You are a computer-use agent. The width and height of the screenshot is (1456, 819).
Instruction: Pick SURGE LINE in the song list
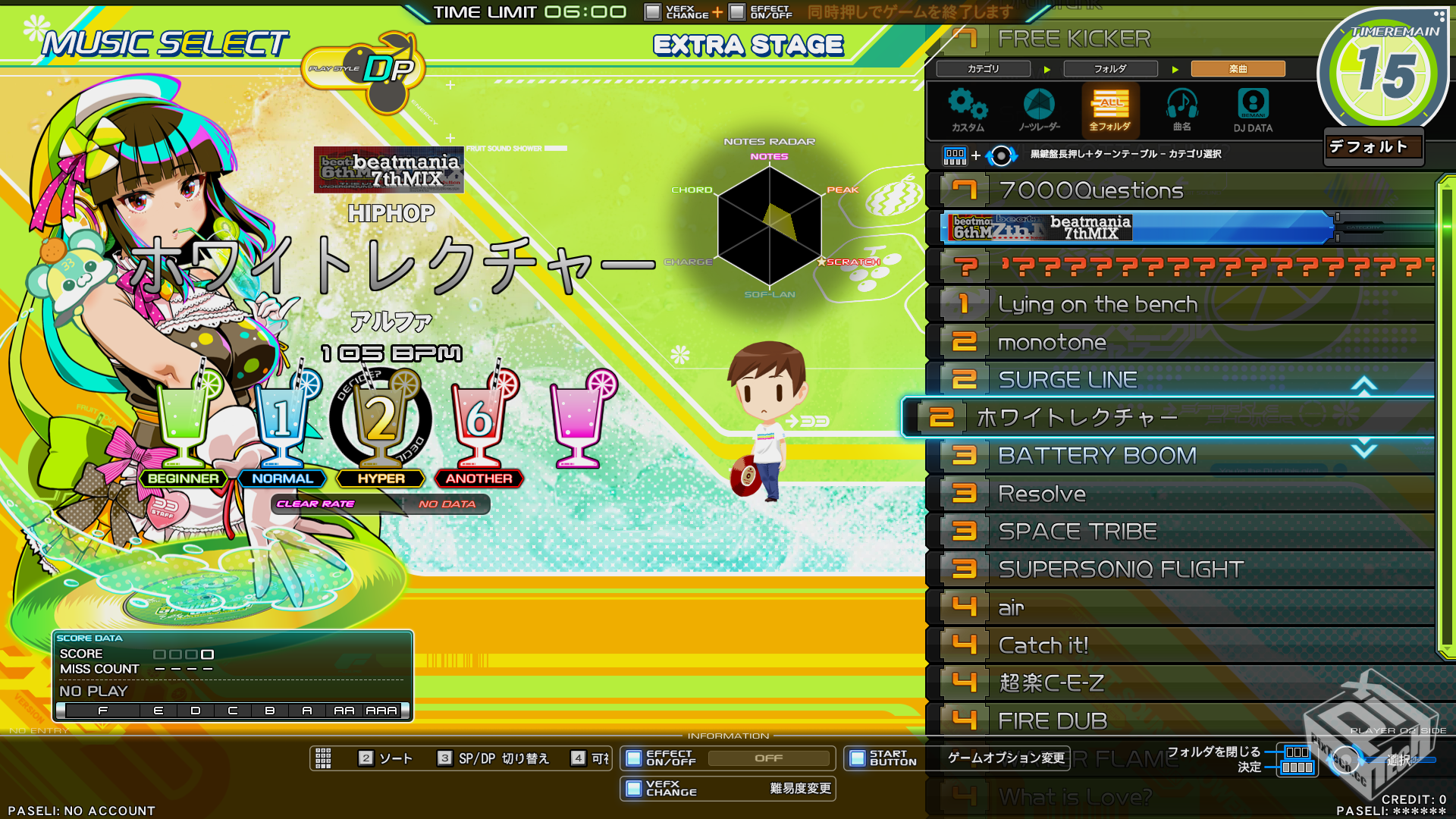coord(1183,379)
